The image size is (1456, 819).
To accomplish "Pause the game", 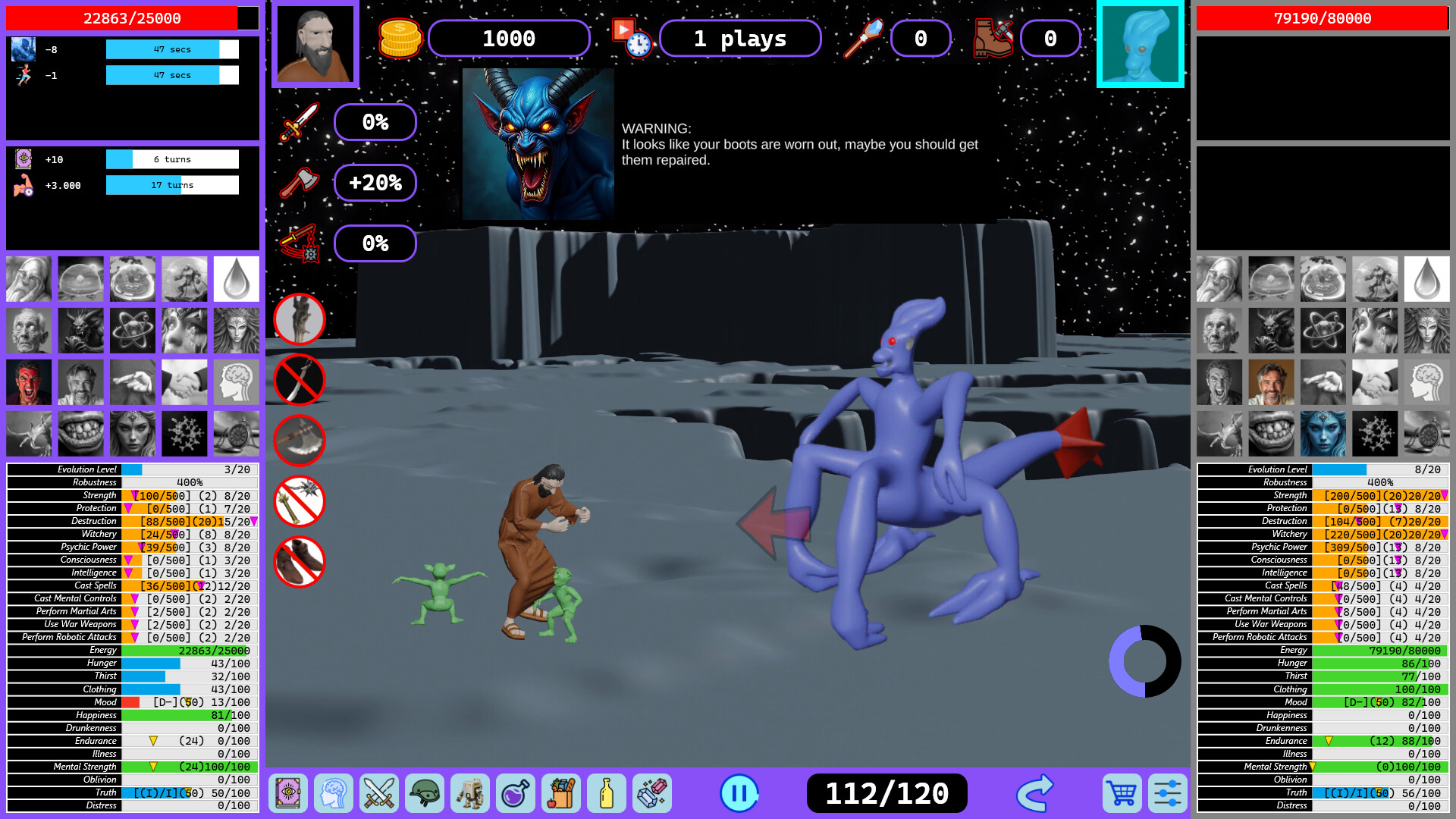I will point(739,793).
